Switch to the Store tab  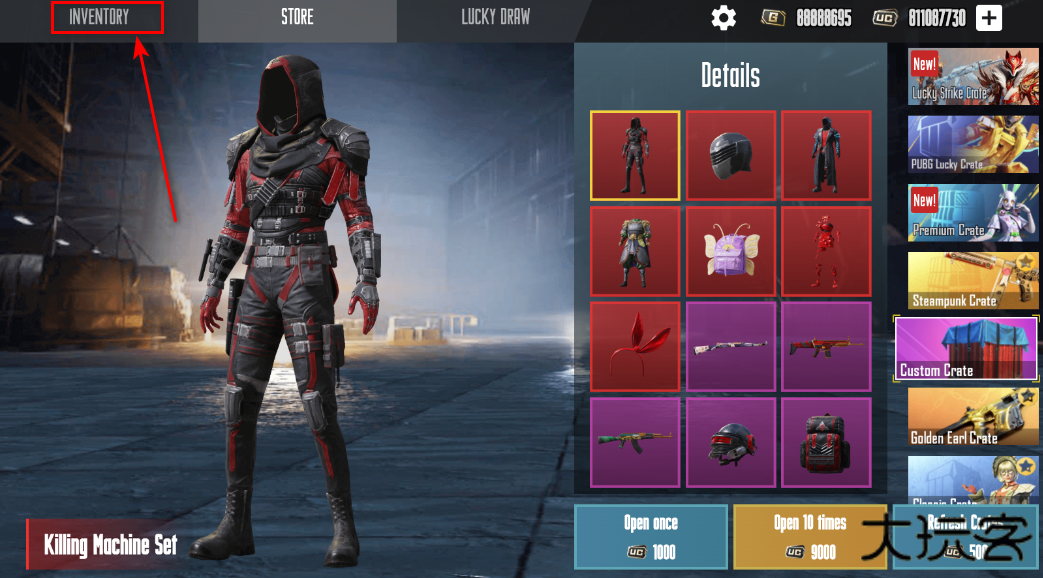pos(297,17)
